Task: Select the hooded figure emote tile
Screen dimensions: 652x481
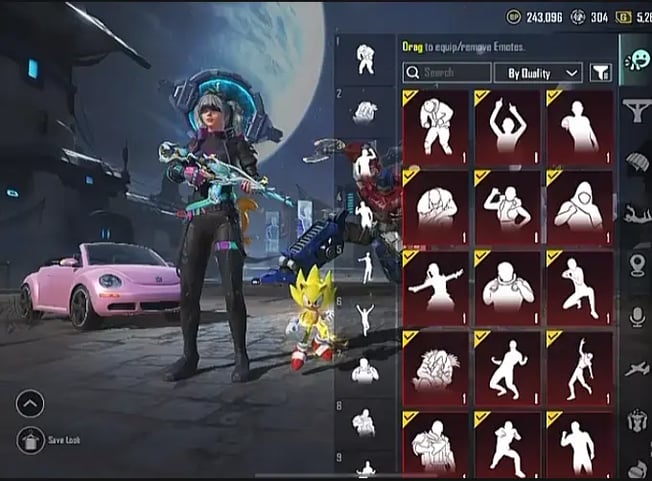Action: (579, 207)
